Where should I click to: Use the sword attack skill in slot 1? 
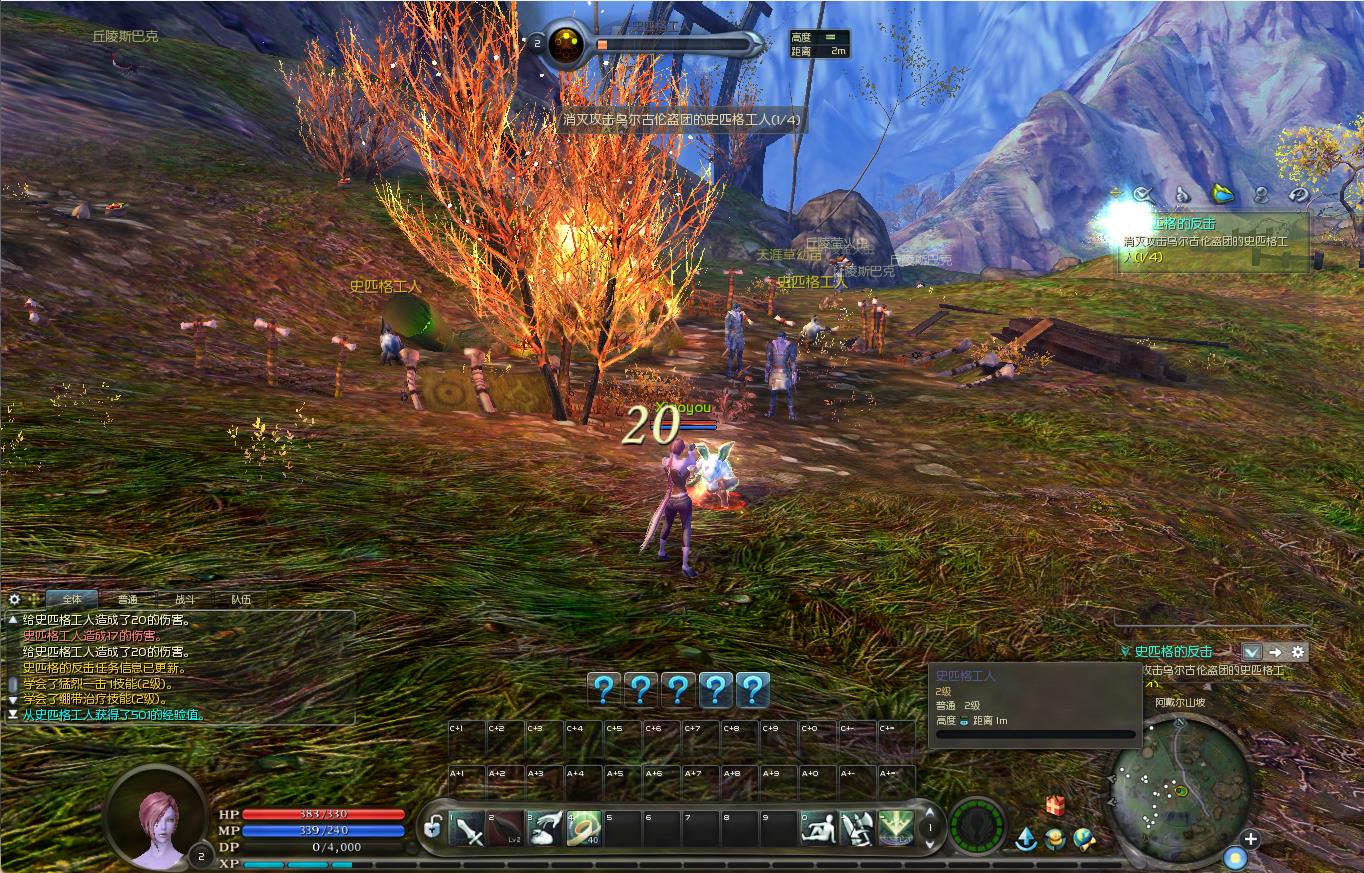[x=467, y=828]
